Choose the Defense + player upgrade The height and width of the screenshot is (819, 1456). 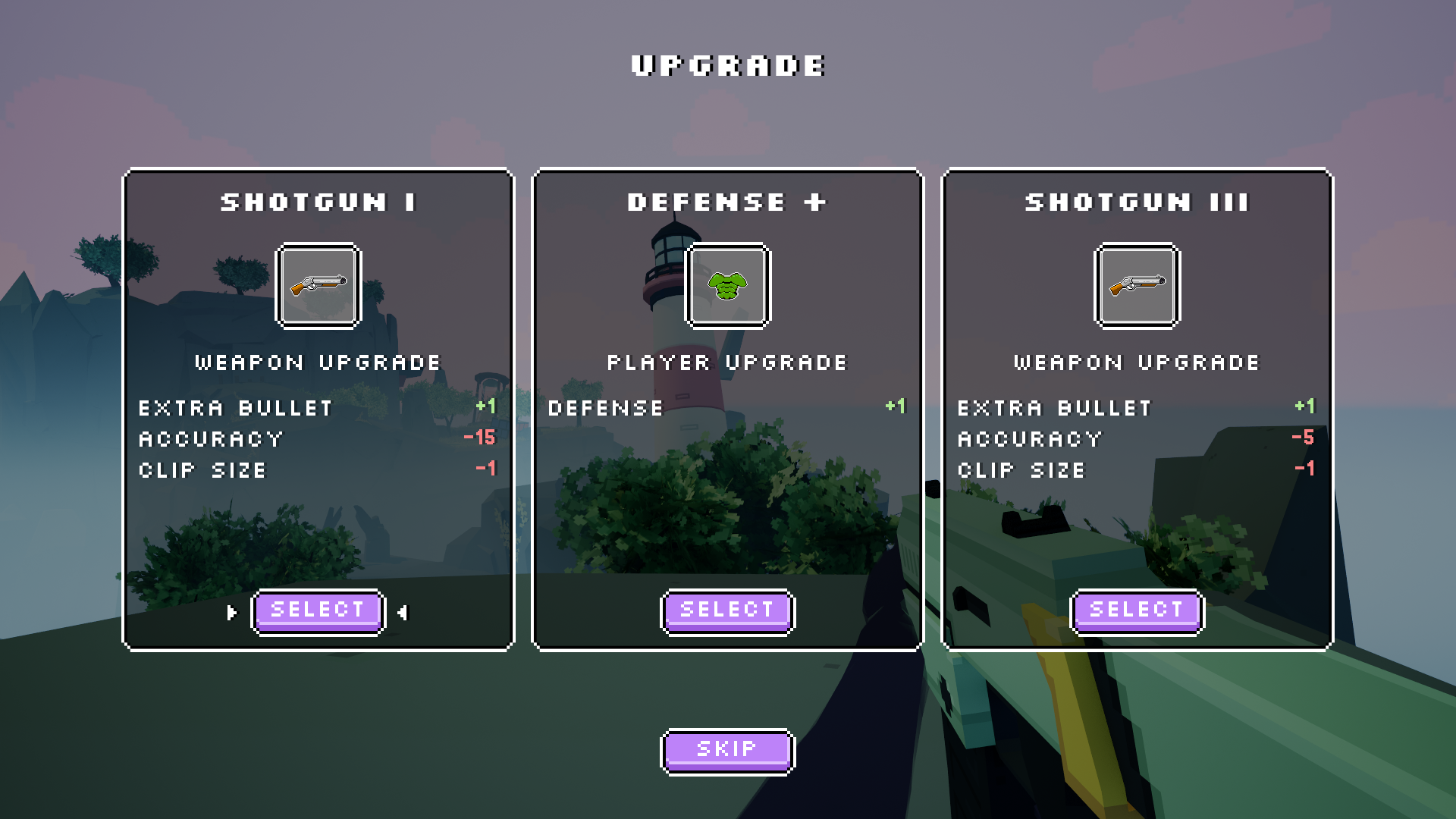click(x=727, y=610)
